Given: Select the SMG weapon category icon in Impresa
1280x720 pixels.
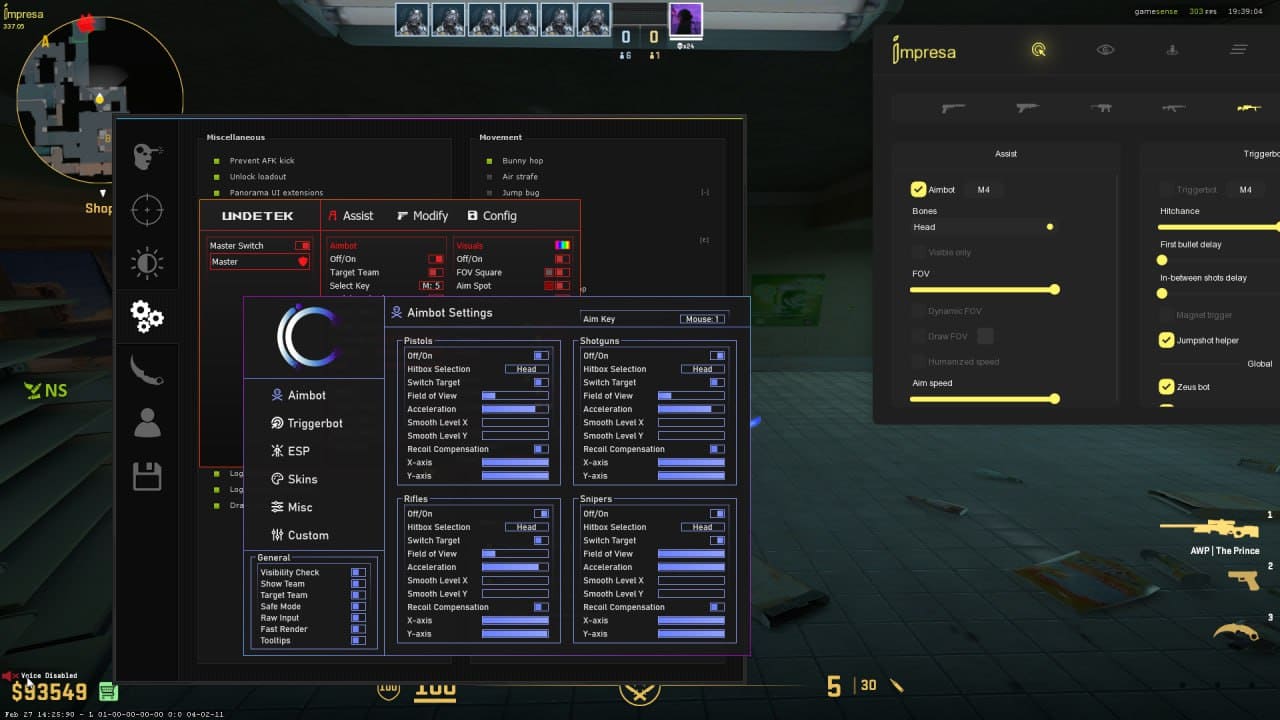Looking at the screenshot, I should pos(1101,107).
